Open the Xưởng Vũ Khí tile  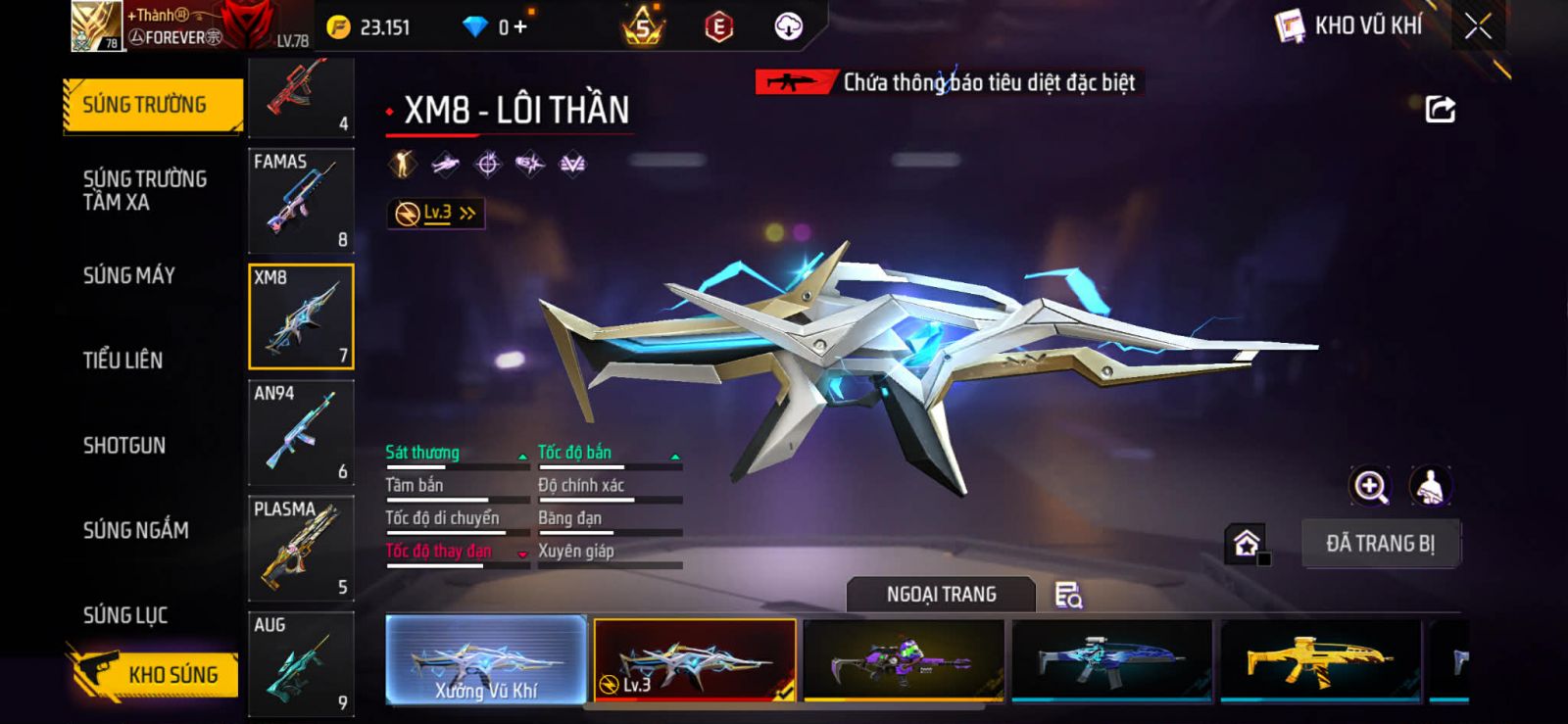tap(486, 659)
